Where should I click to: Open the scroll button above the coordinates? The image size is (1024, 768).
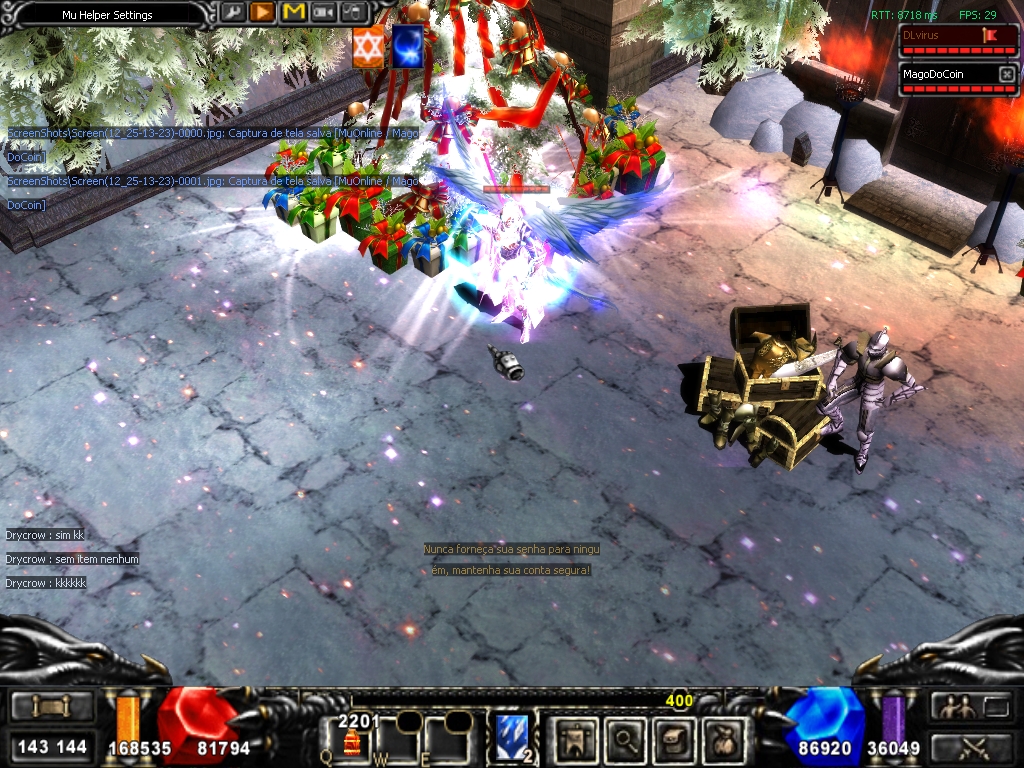point(52,707)
